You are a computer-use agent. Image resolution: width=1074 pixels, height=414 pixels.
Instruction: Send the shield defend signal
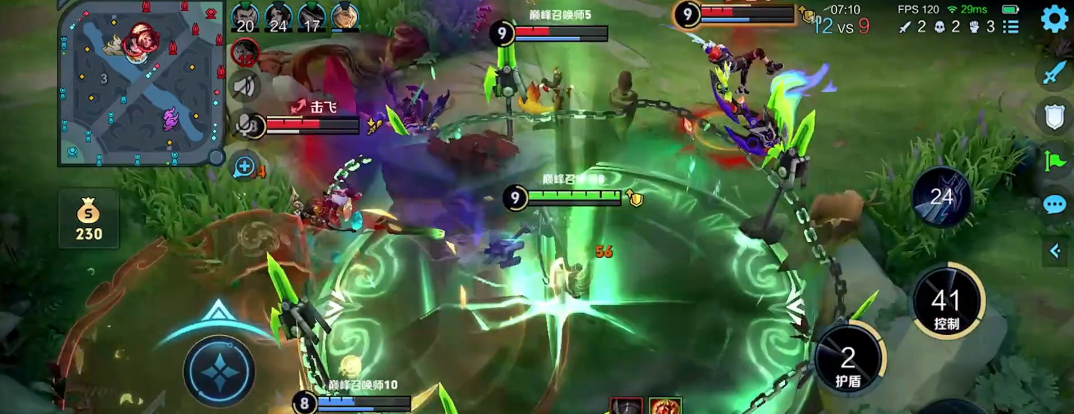[x=1055, y=117]
